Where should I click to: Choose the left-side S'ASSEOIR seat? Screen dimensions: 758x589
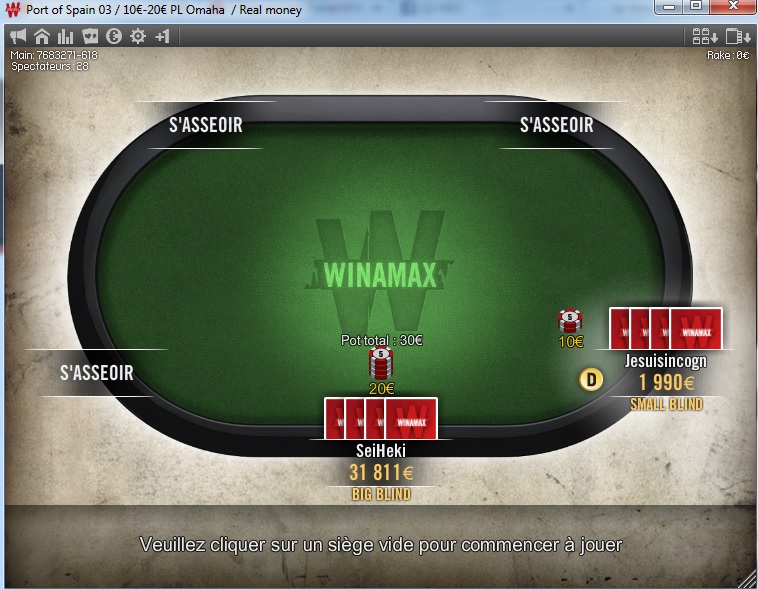[97, 373]
